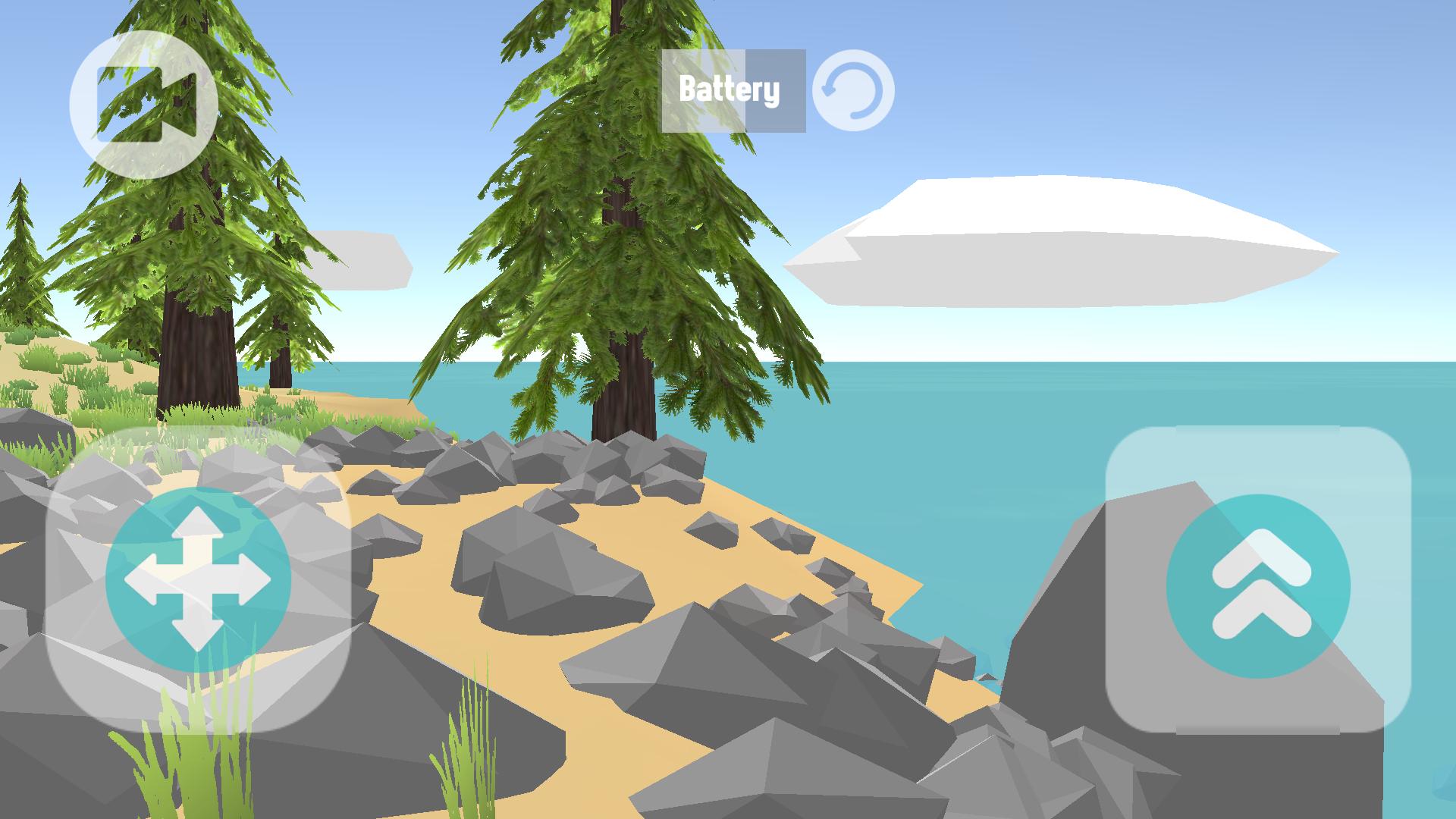Tap the camera toggle button top left
This screenshot has height=819, width=1456.
coord(146,104)
